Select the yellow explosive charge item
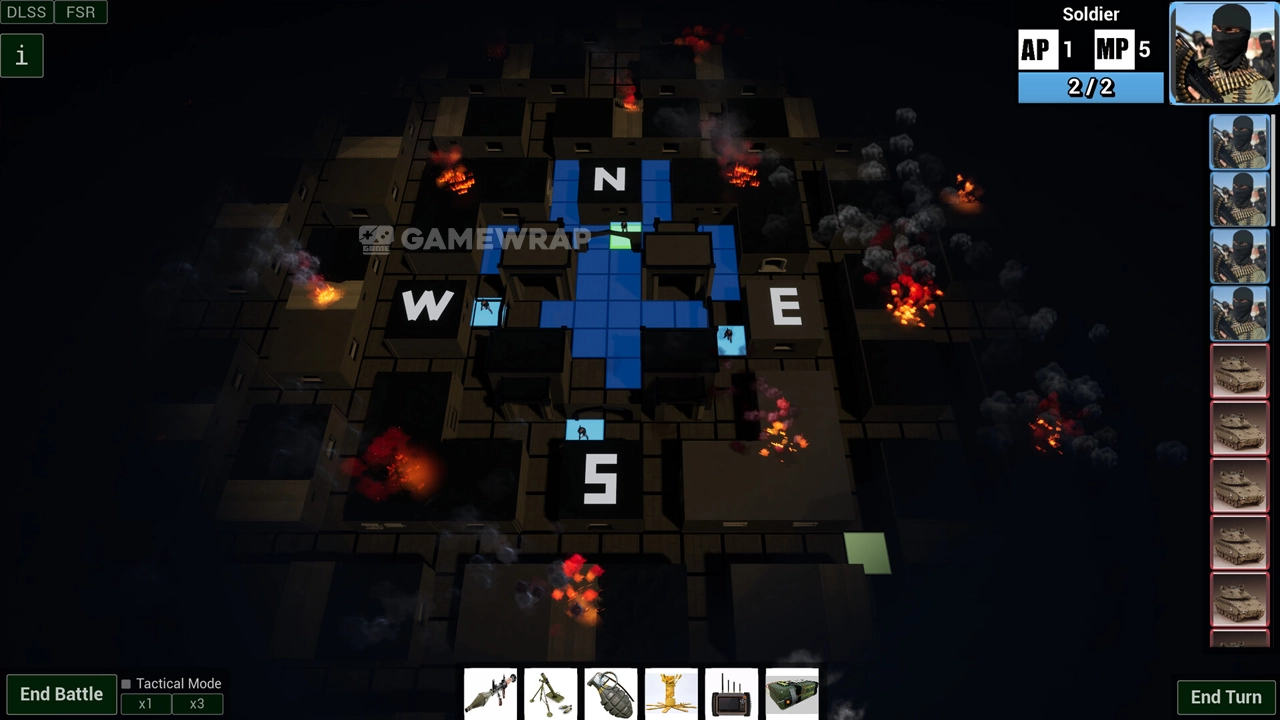This screenshot has height=720, width=1280. click(x=671, y=693)
